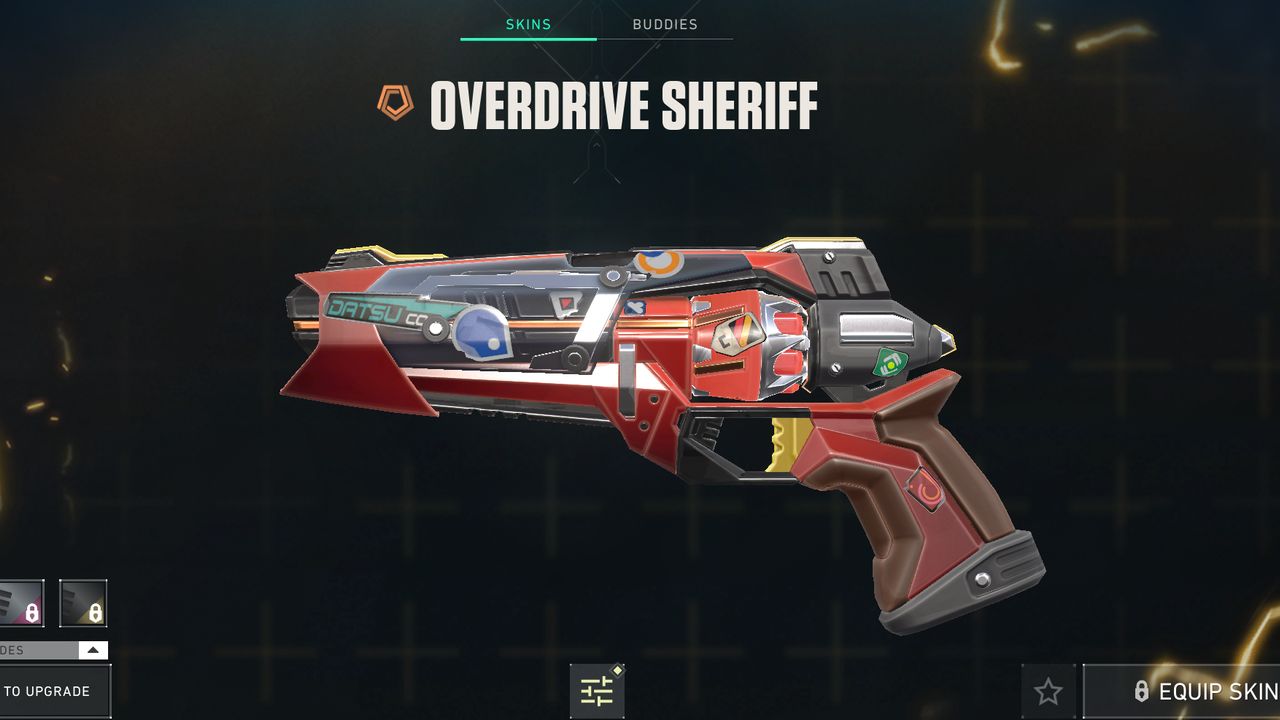Click the Overdrive Sheriff weapon preview
The height and width of the screenshot is (720, 1280).
[x=640, y=400]
